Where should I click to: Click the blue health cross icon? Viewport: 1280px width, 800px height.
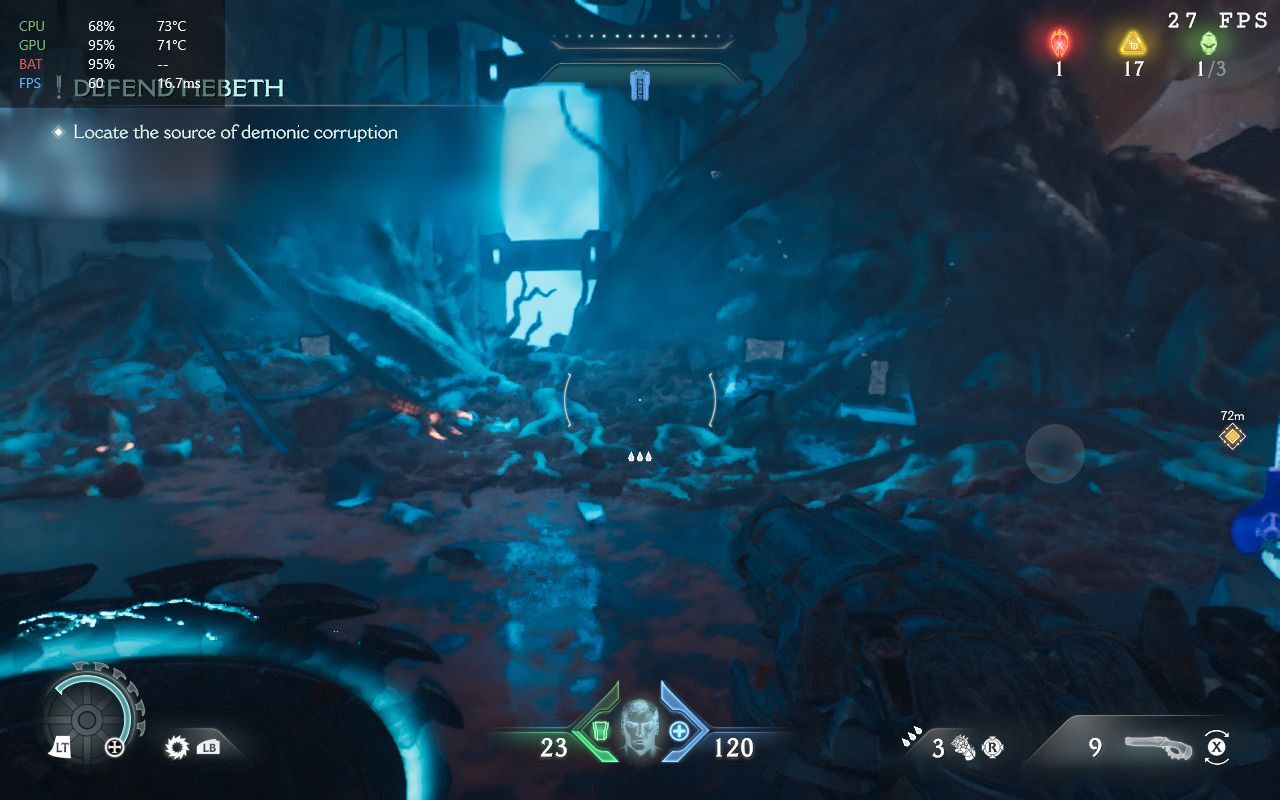(x=678, y=731)
